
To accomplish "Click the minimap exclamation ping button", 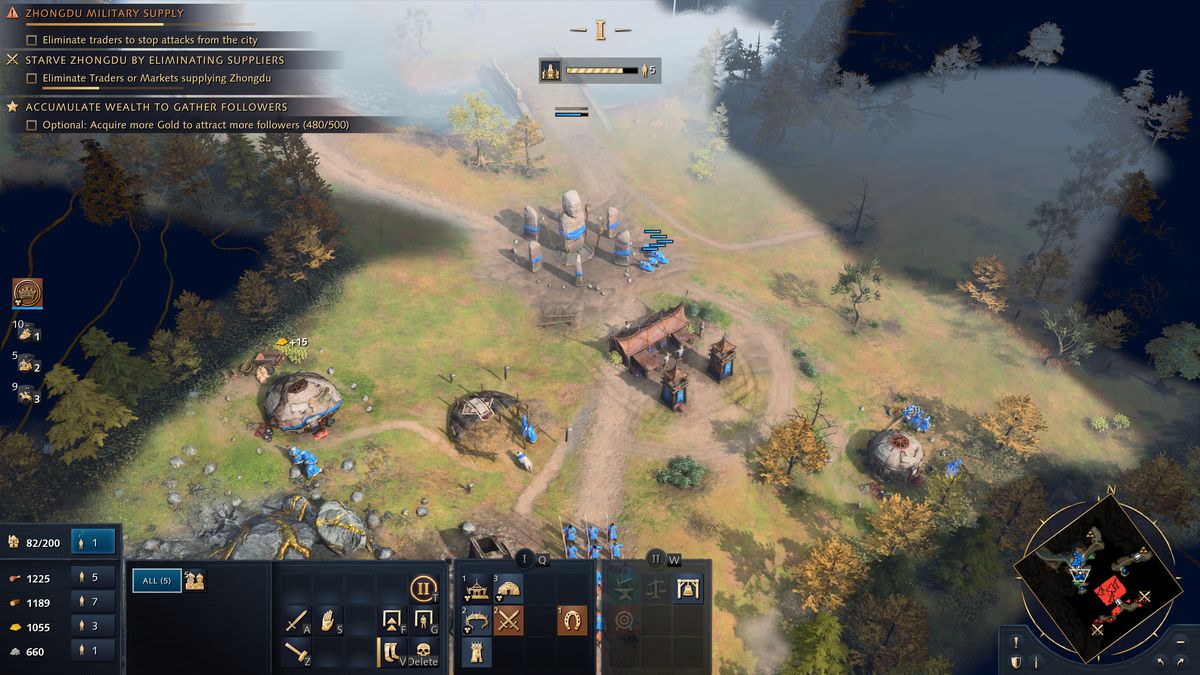I will pos(1016,643).
